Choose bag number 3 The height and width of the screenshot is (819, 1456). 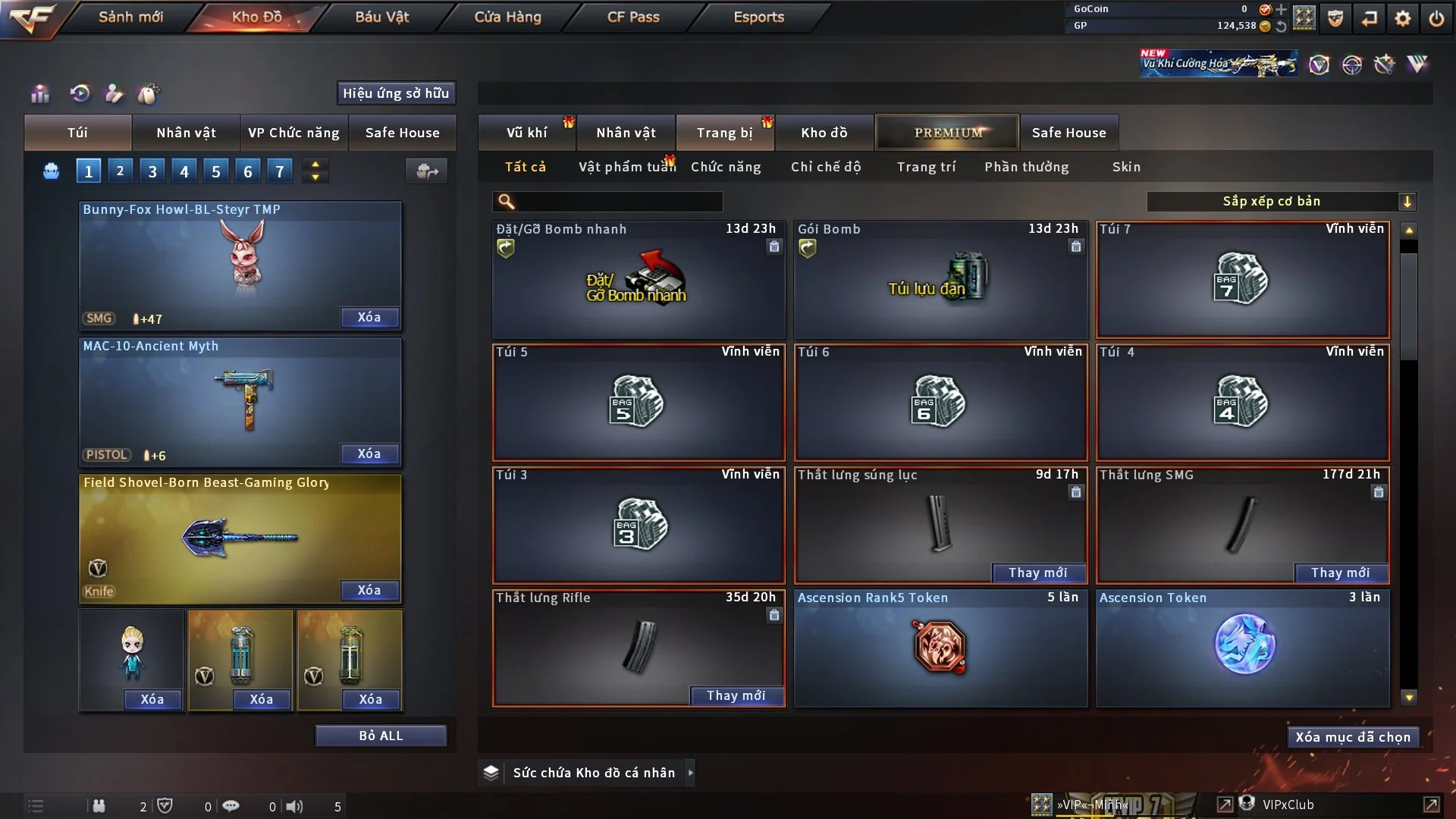click(152, 171)
